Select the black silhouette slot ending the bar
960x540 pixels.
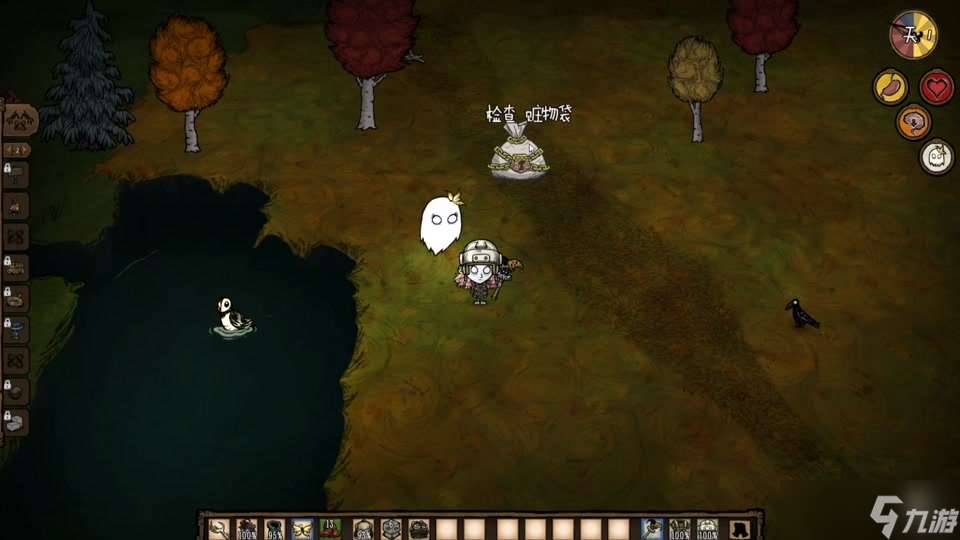pos(741,529)
